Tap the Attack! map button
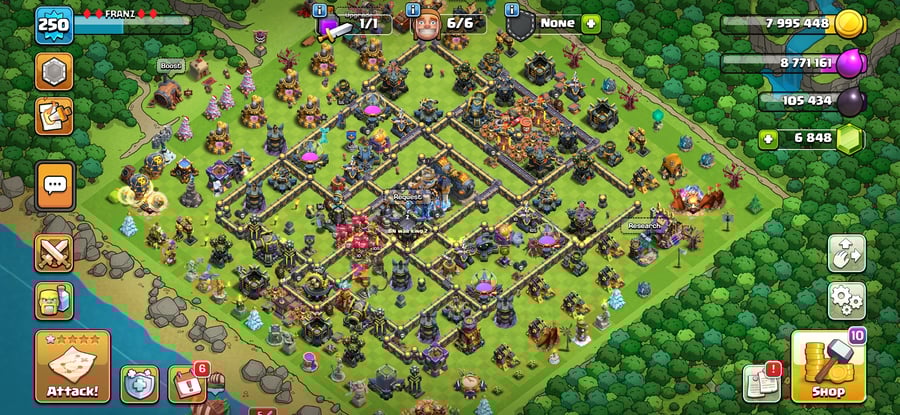The width and height of the screenshot is (900, 415). [72, 365]
